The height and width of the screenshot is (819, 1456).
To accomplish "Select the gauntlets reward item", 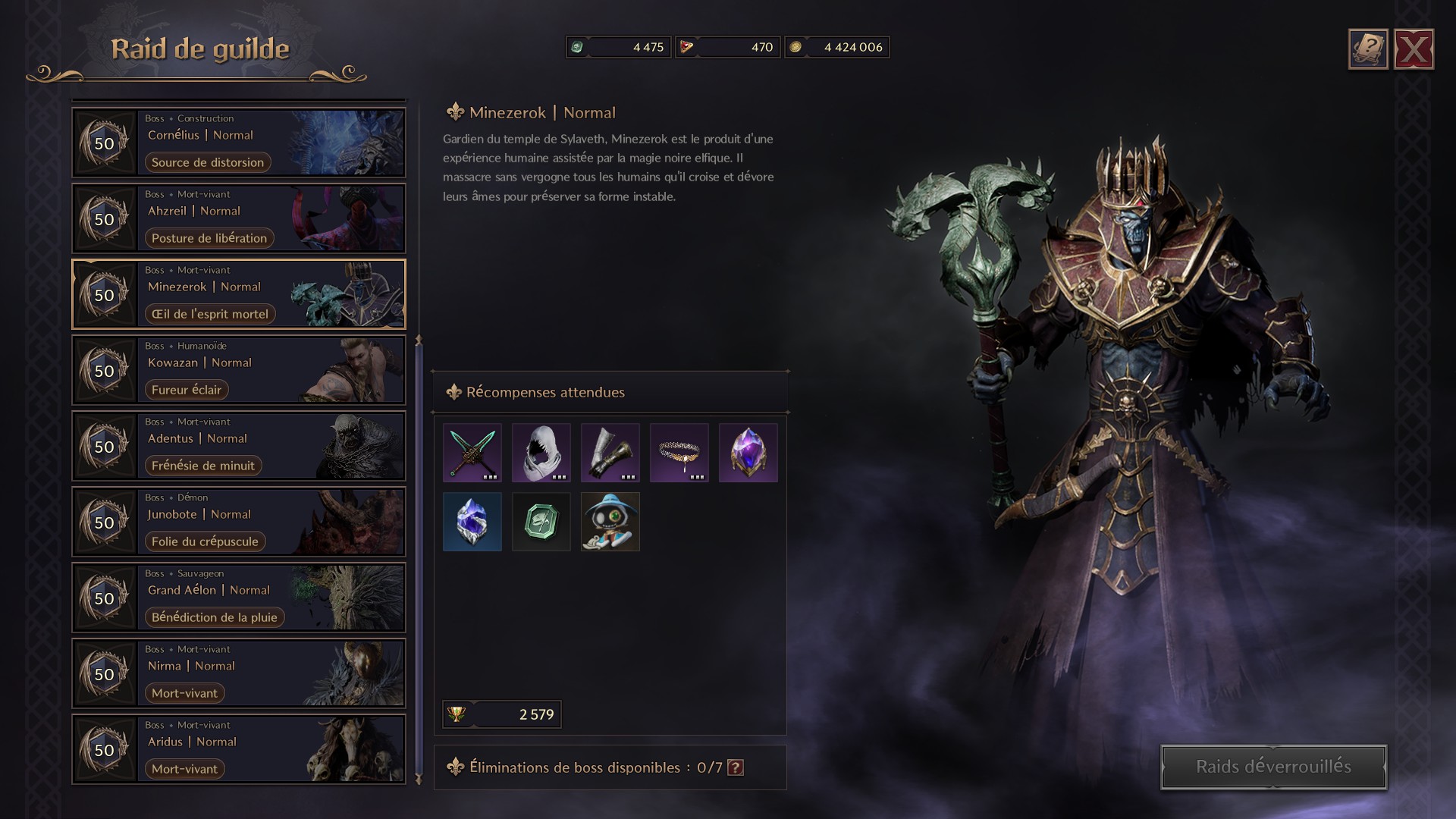I will pos(610,453).
